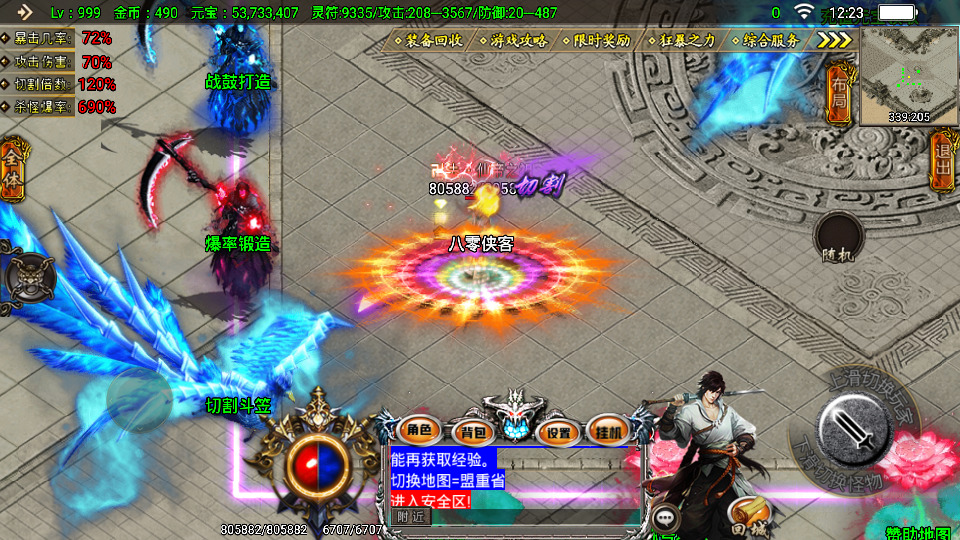The width and height of the screenshot is (960, 540).
Task: Click the round skull emblem icon
Action: point(27,278)
